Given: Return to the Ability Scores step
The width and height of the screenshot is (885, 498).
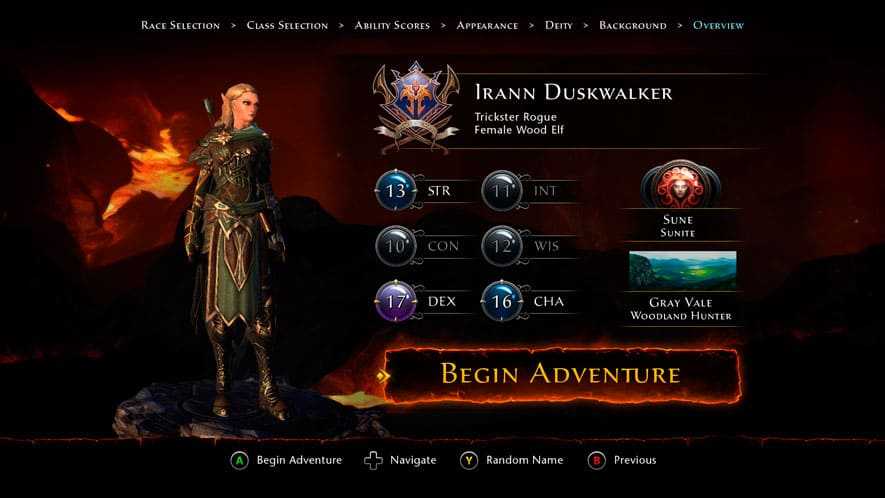Looking at the screenshot, I should (393, 25).
